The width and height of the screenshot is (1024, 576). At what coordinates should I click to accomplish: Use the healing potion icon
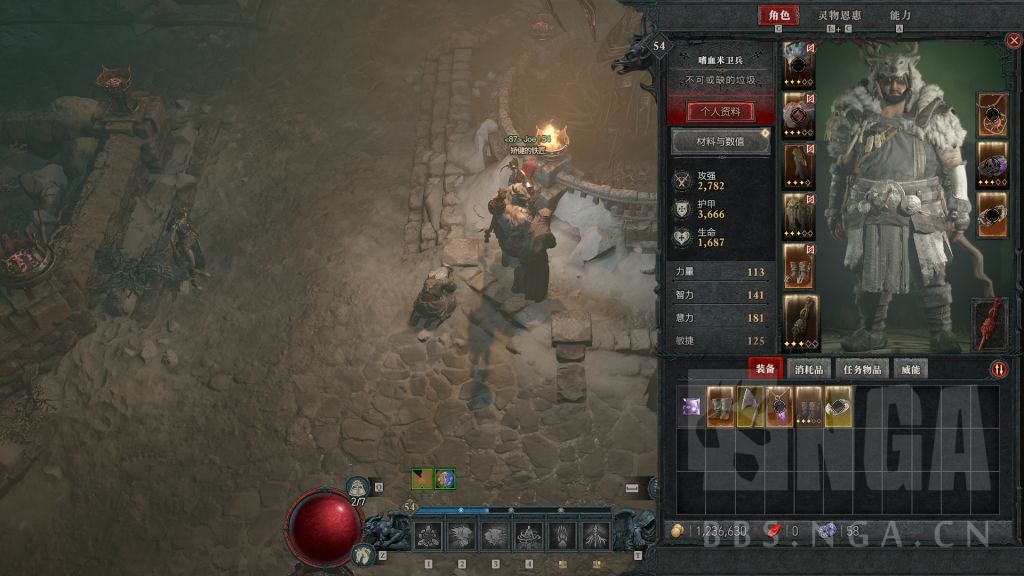click(358, 487)
